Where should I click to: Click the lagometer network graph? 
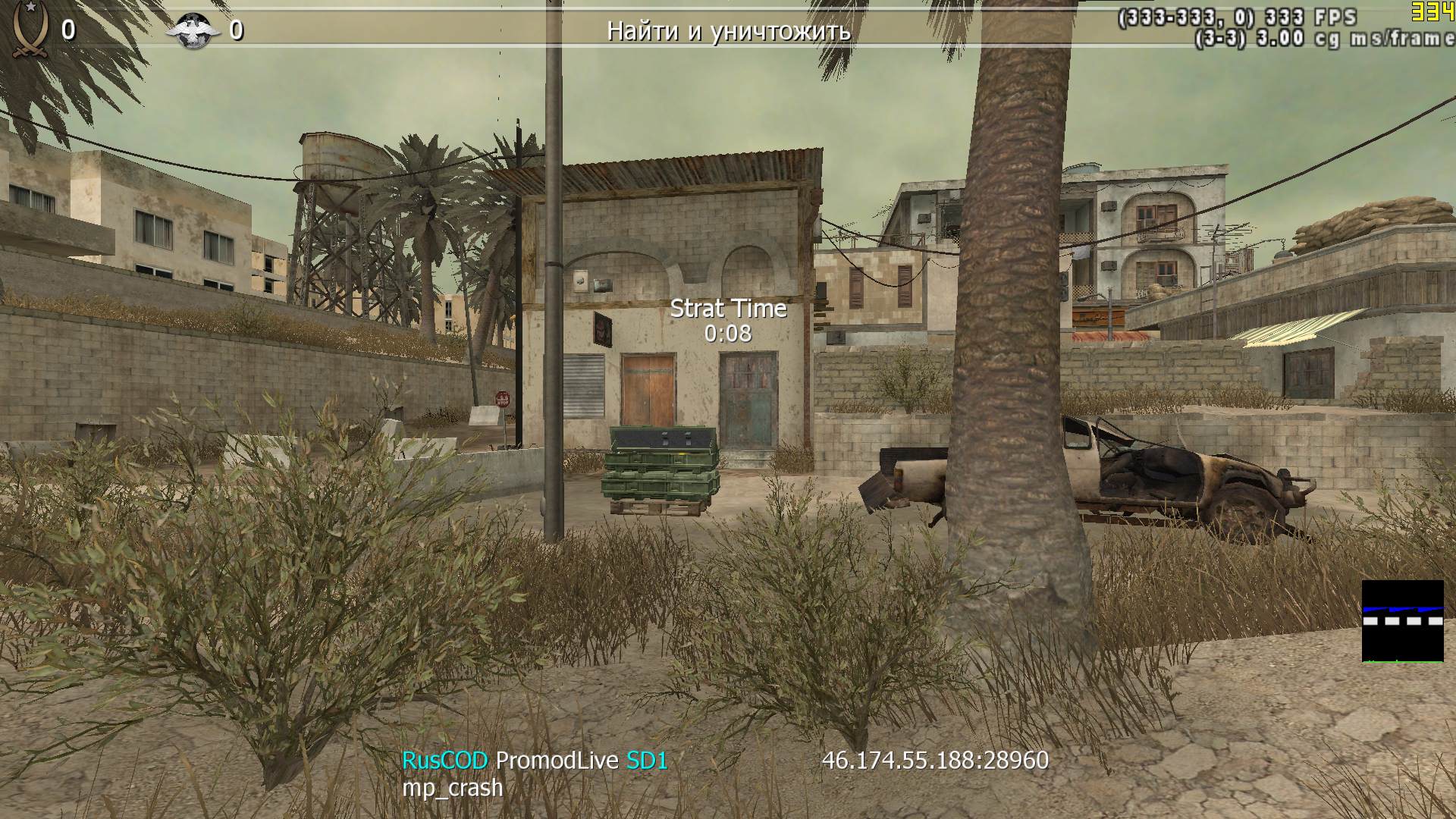1402,621
